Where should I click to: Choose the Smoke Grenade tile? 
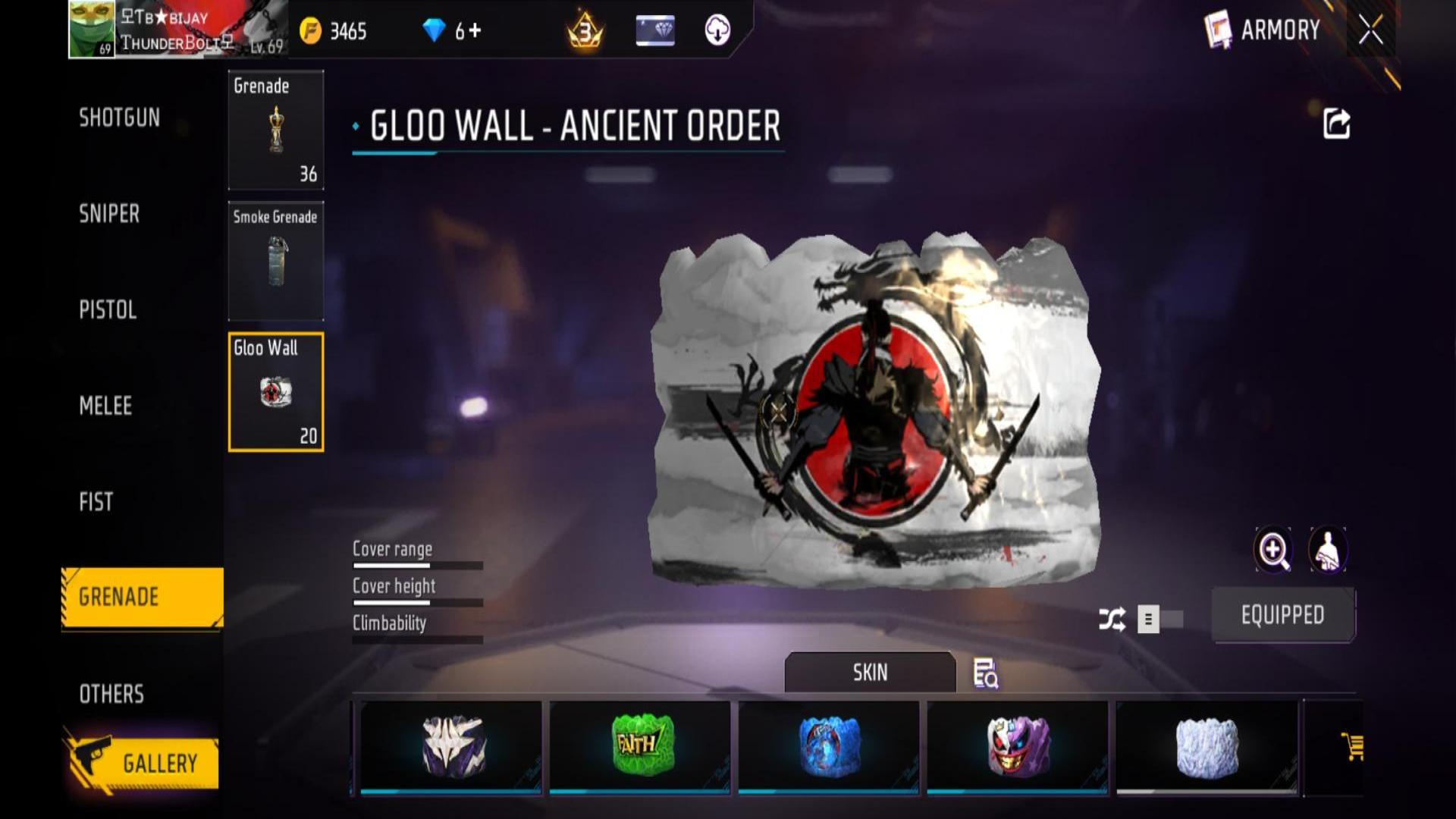(276, 260)
